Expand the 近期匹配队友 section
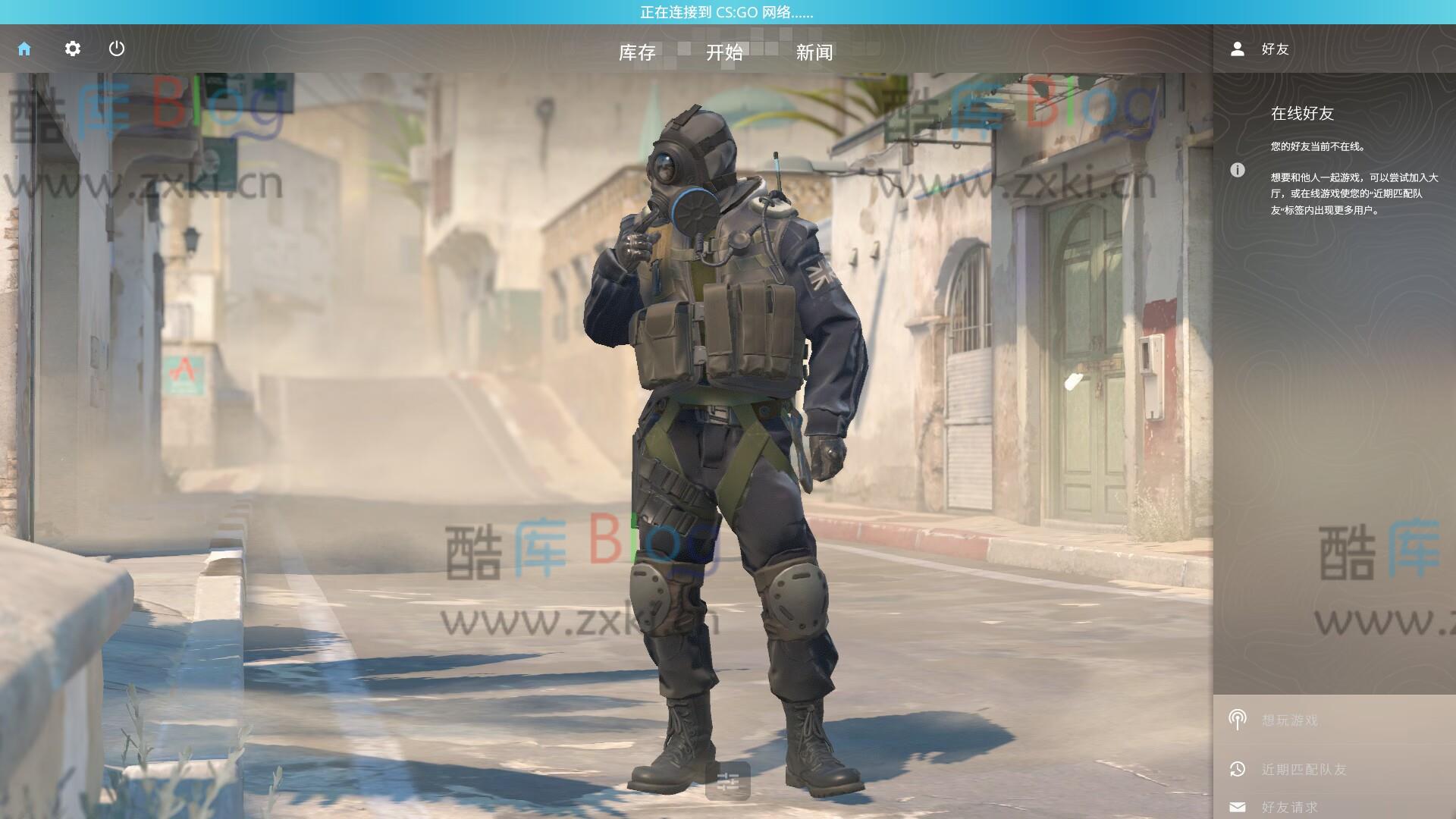 pos(1304,768)
